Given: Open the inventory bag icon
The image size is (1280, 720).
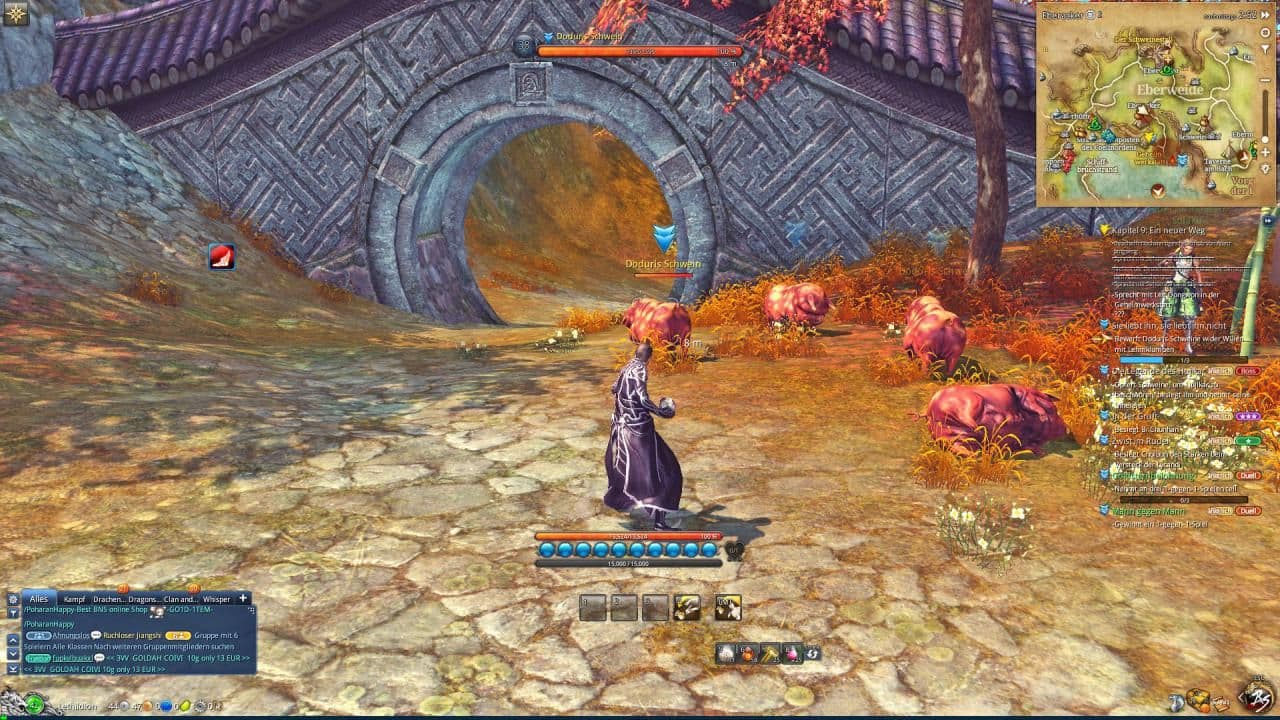Looking at the screenshot, I should [1197, 700].
